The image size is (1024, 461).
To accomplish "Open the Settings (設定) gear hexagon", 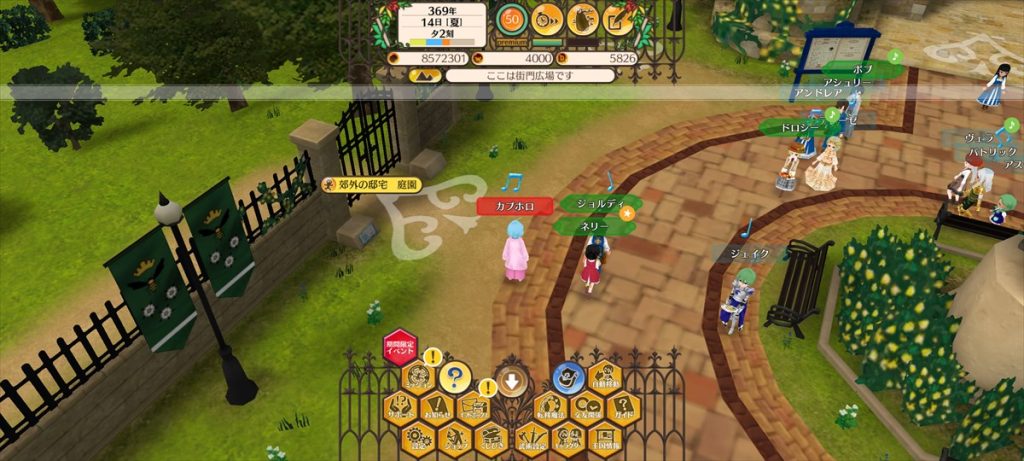I will 418,437.
